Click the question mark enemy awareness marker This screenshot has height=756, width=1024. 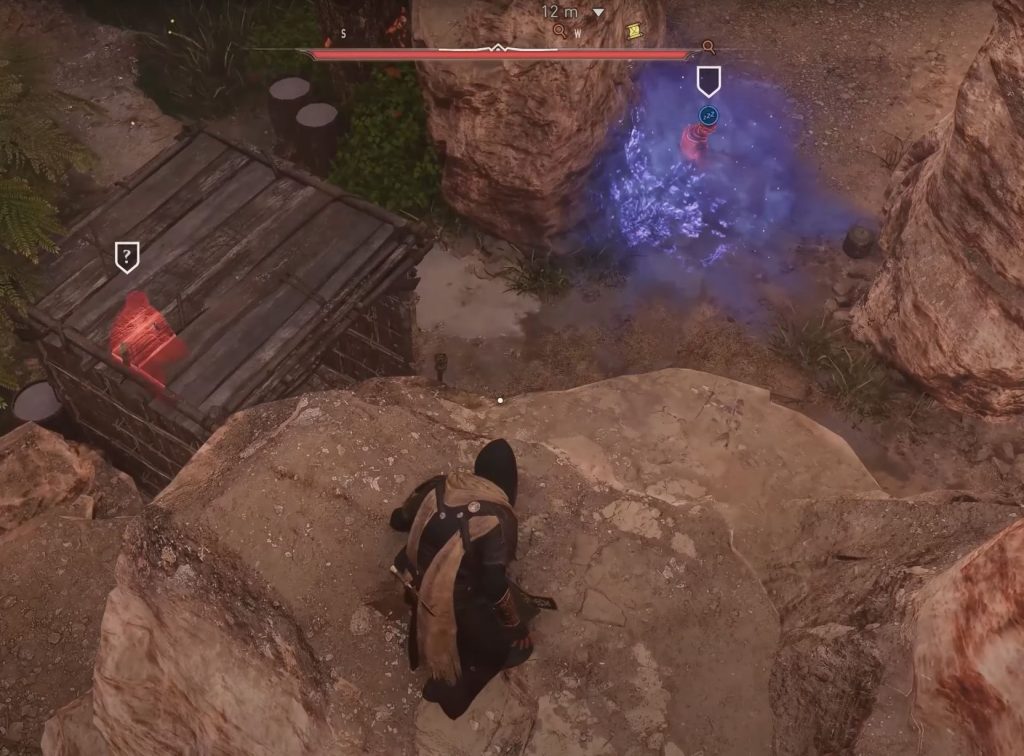[126, 257]
